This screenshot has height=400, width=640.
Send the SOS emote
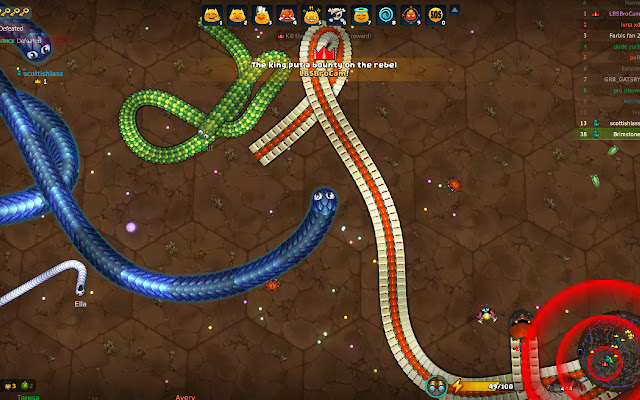point(436,15)
